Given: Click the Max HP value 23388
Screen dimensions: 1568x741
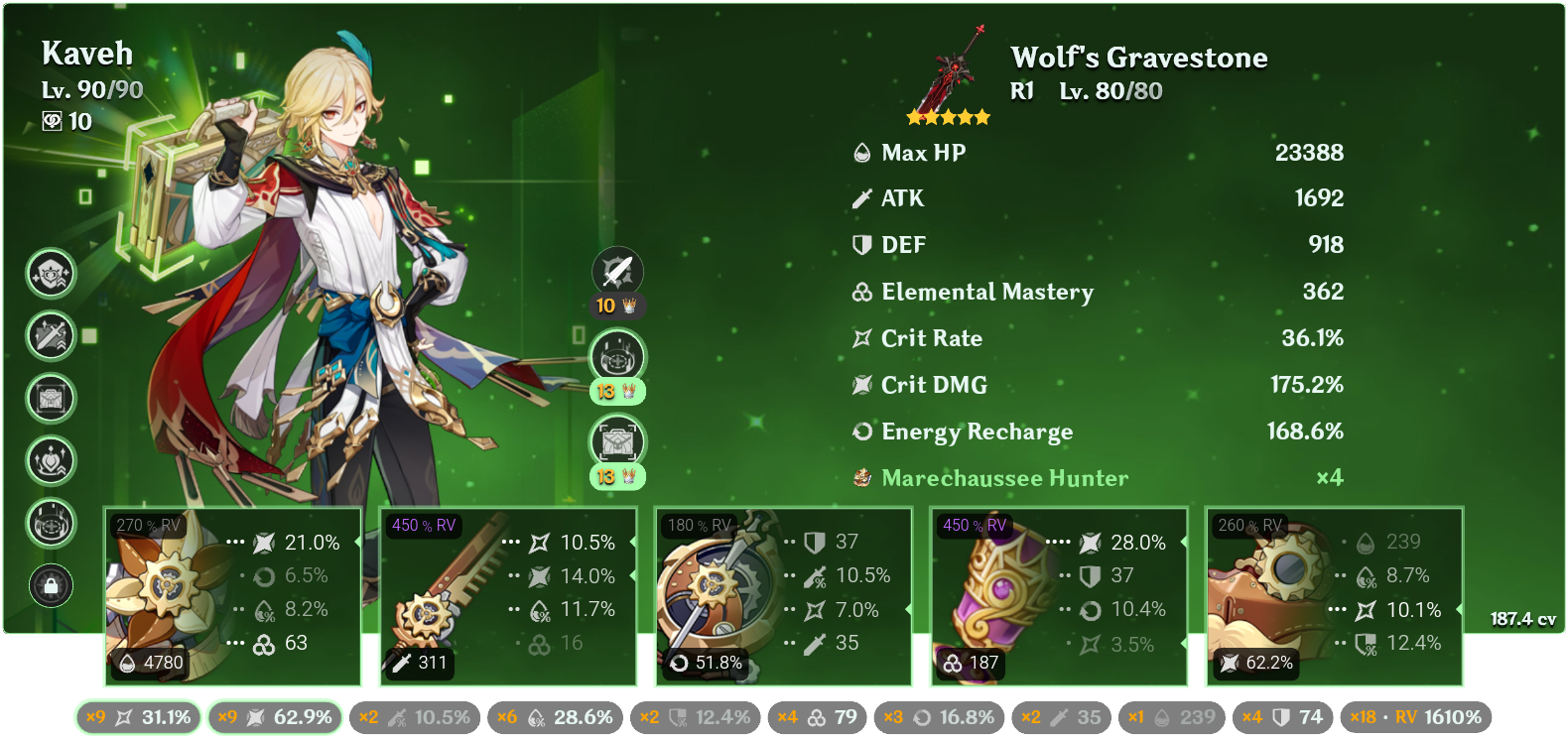Looking at the screenshot, I should [1310, 153].
